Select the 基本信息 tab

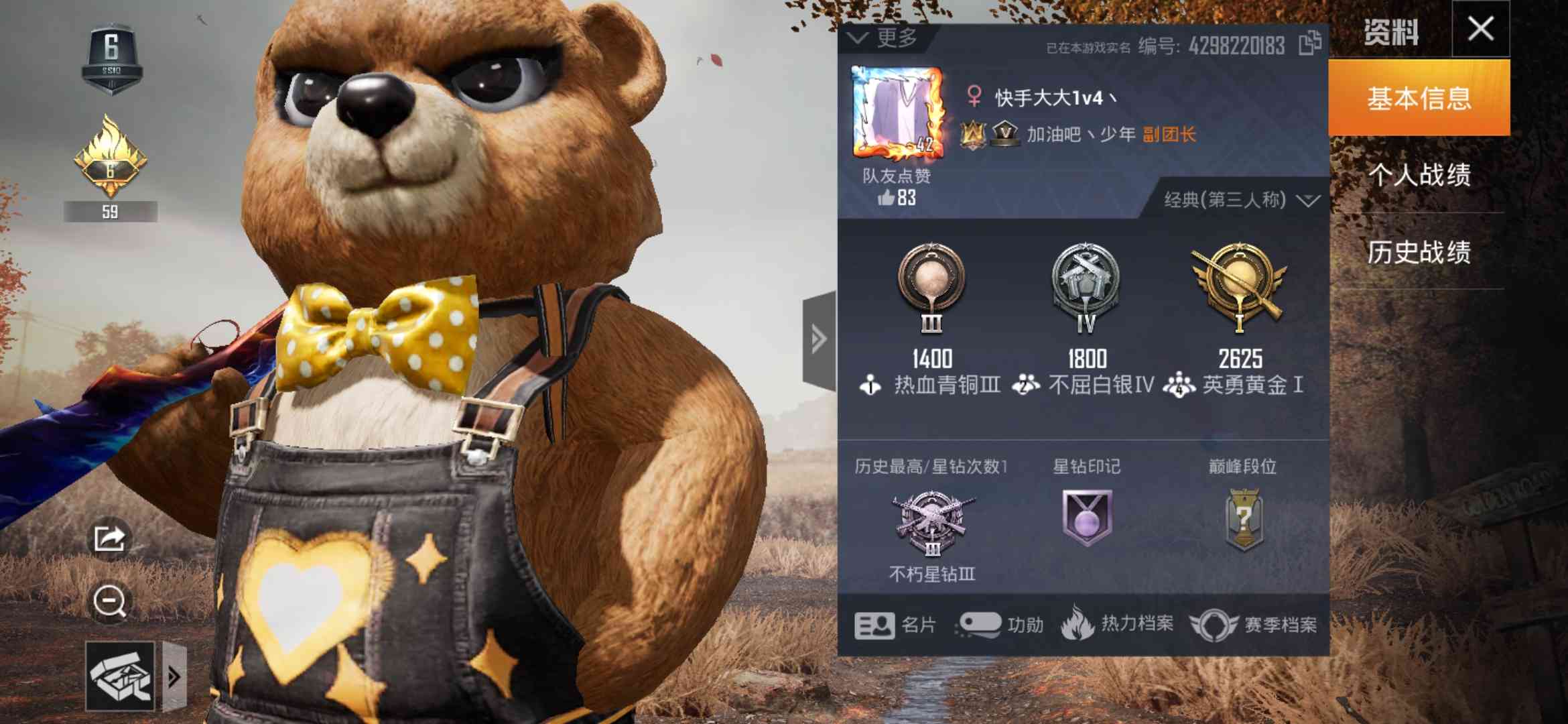pyautogui.click(x=1421, y=97)
